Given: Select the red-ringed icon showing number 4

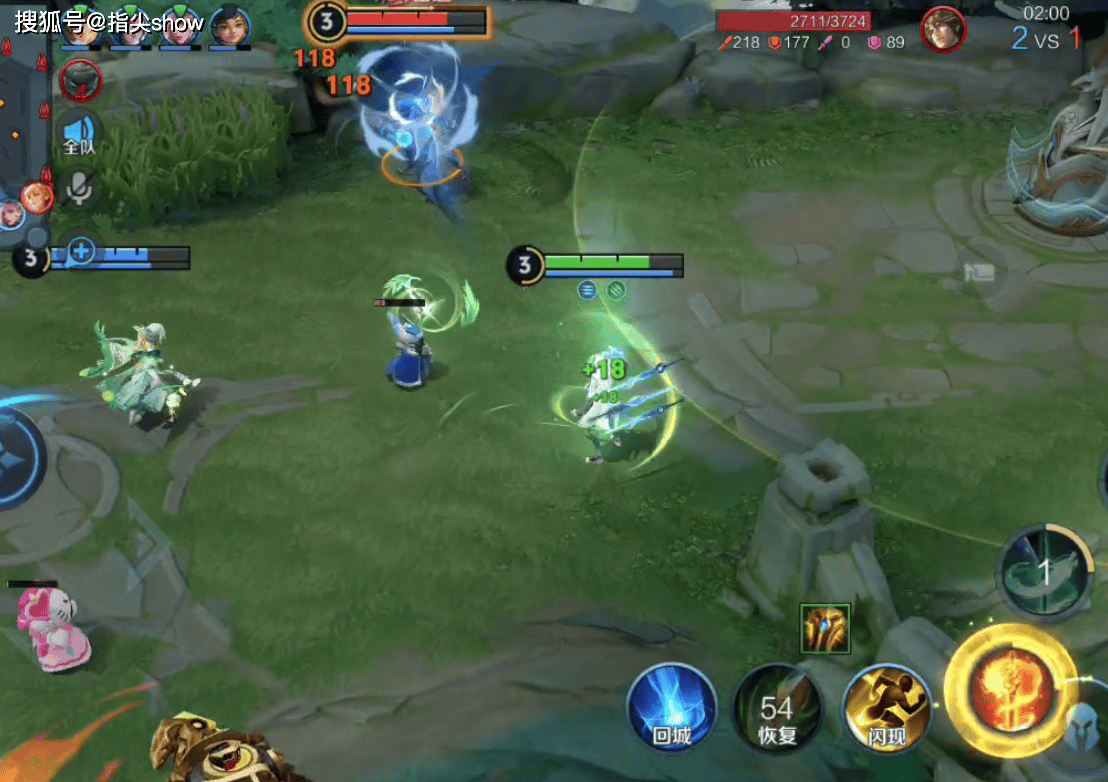Looking at the screenshot, I should tap(80, 80).
